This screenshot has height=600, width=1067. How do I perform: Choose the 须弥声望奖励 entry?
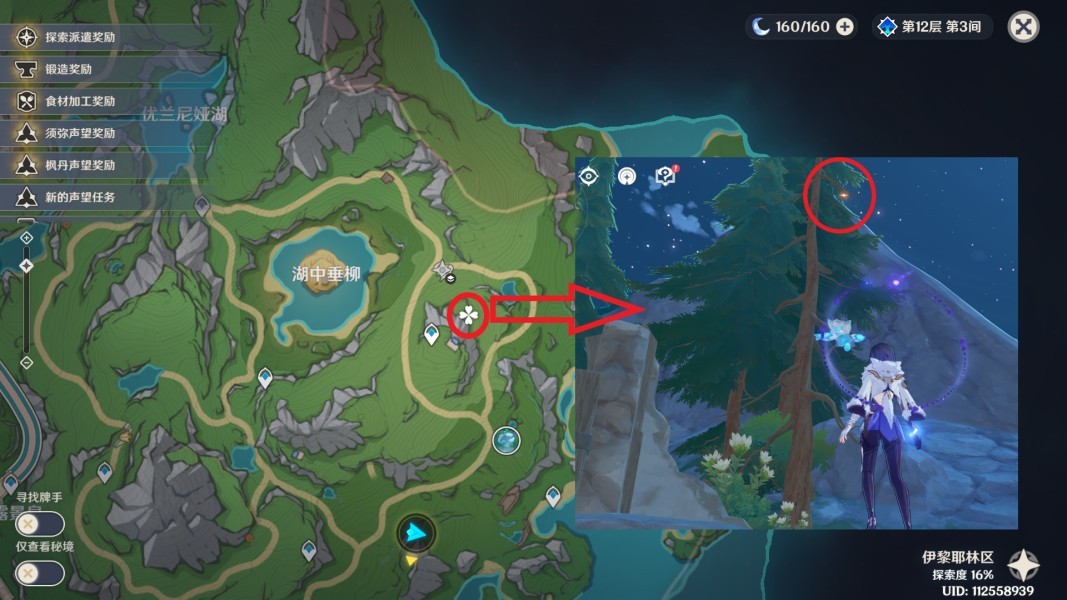pyautogui.click(x=80, y=133)
